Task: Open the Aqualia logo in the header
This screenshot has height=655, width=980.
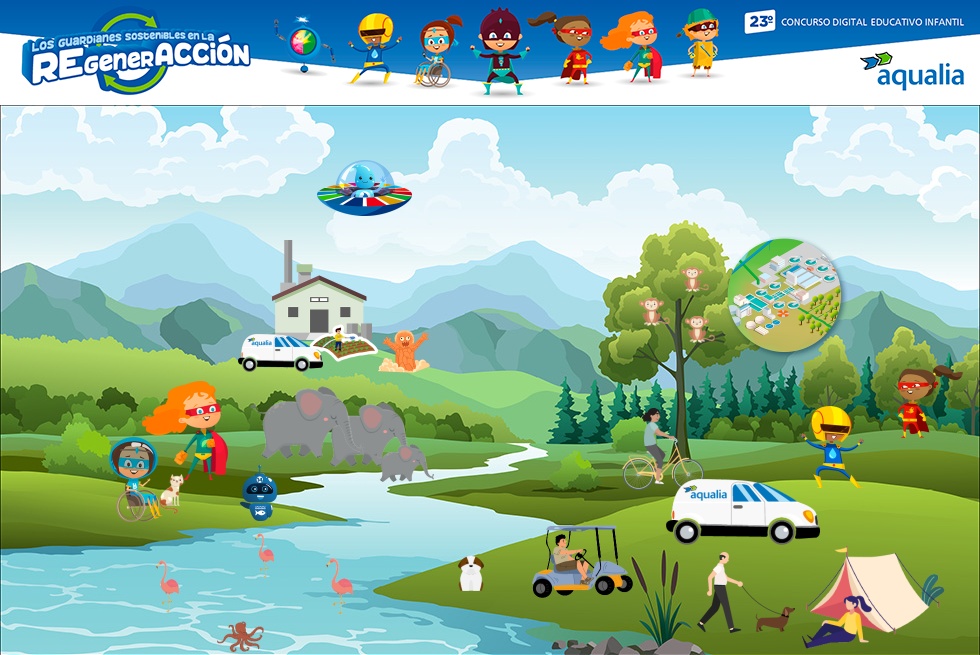Action: click(912, 70)
